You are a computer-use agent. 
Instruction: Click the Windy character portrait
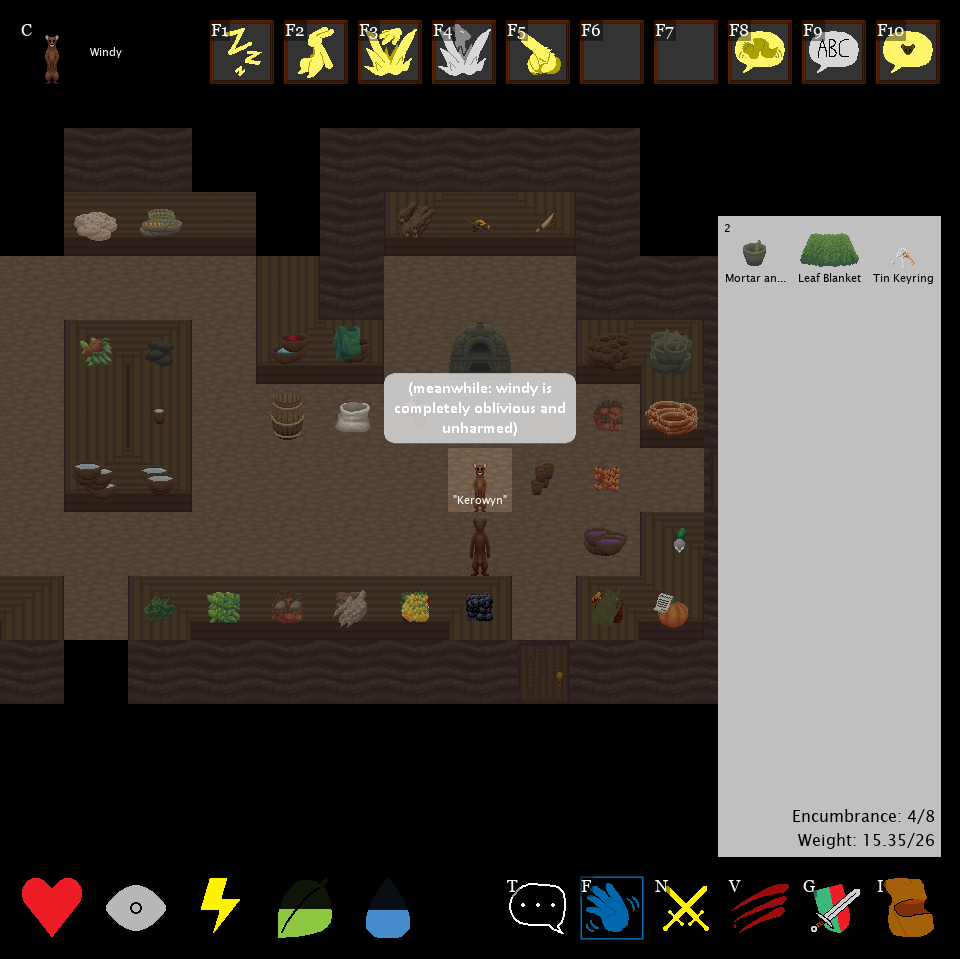[x=51, y=58]
